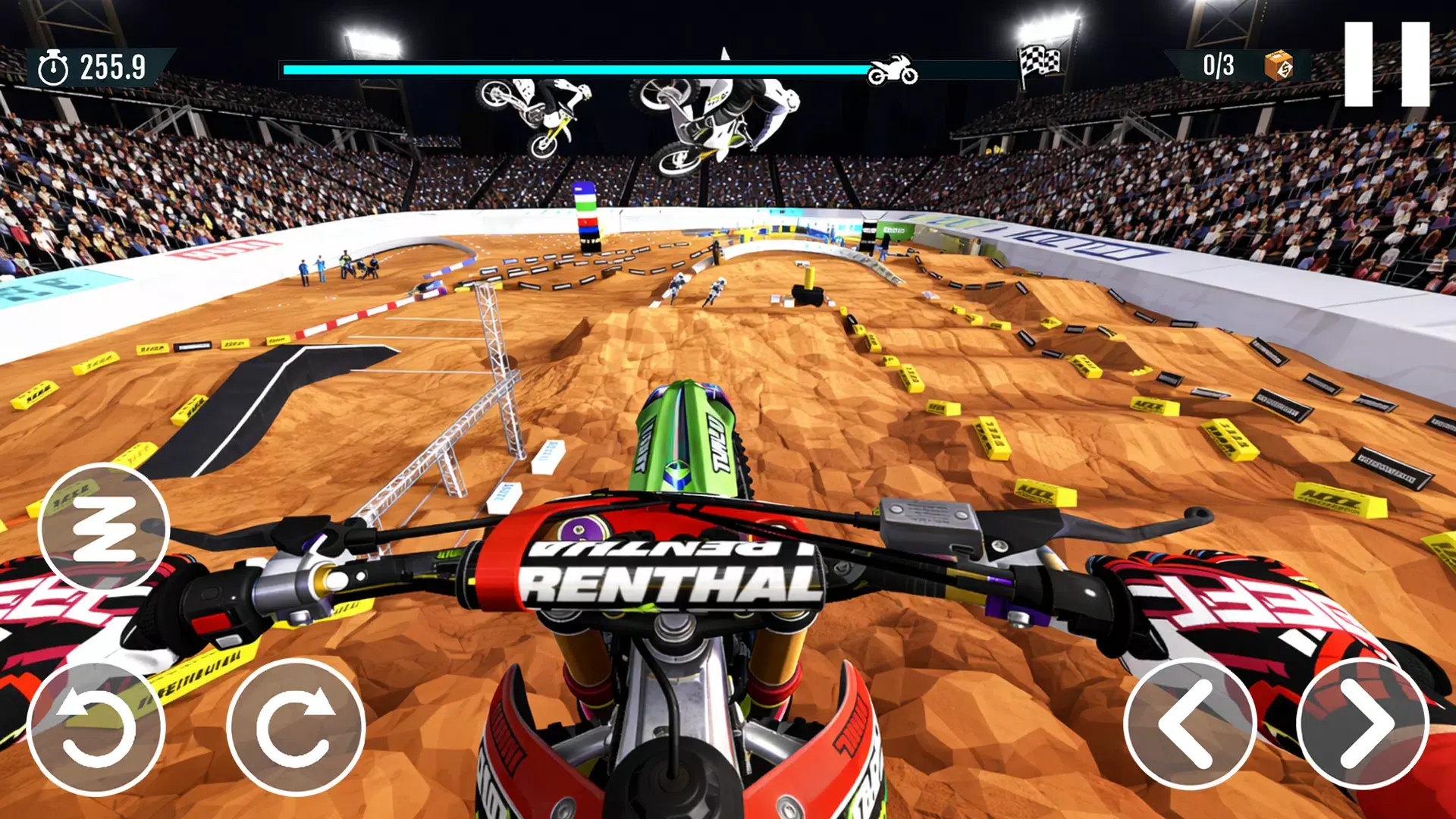Steer with the right arrow button

[1363, 725]
